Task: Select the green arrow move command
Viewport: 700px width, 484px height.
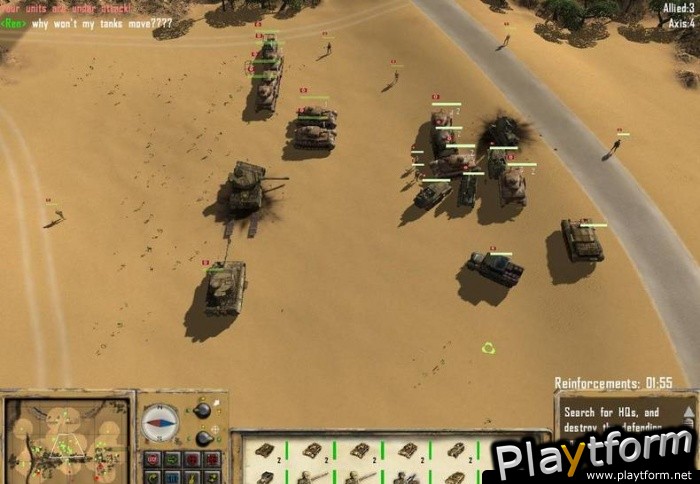Action: point(171,460)
